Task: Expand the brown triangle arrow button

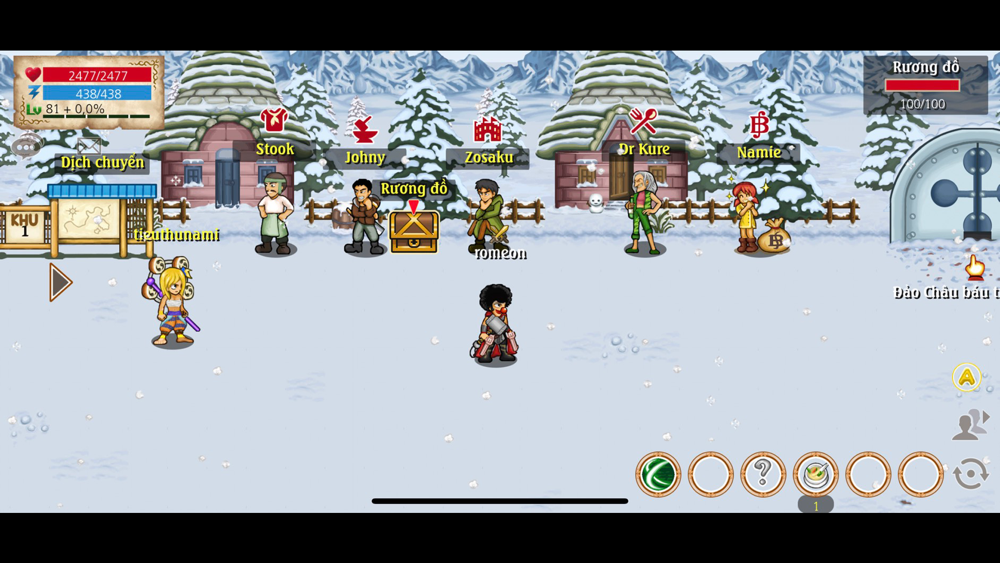Action: [x=60, y=283]
